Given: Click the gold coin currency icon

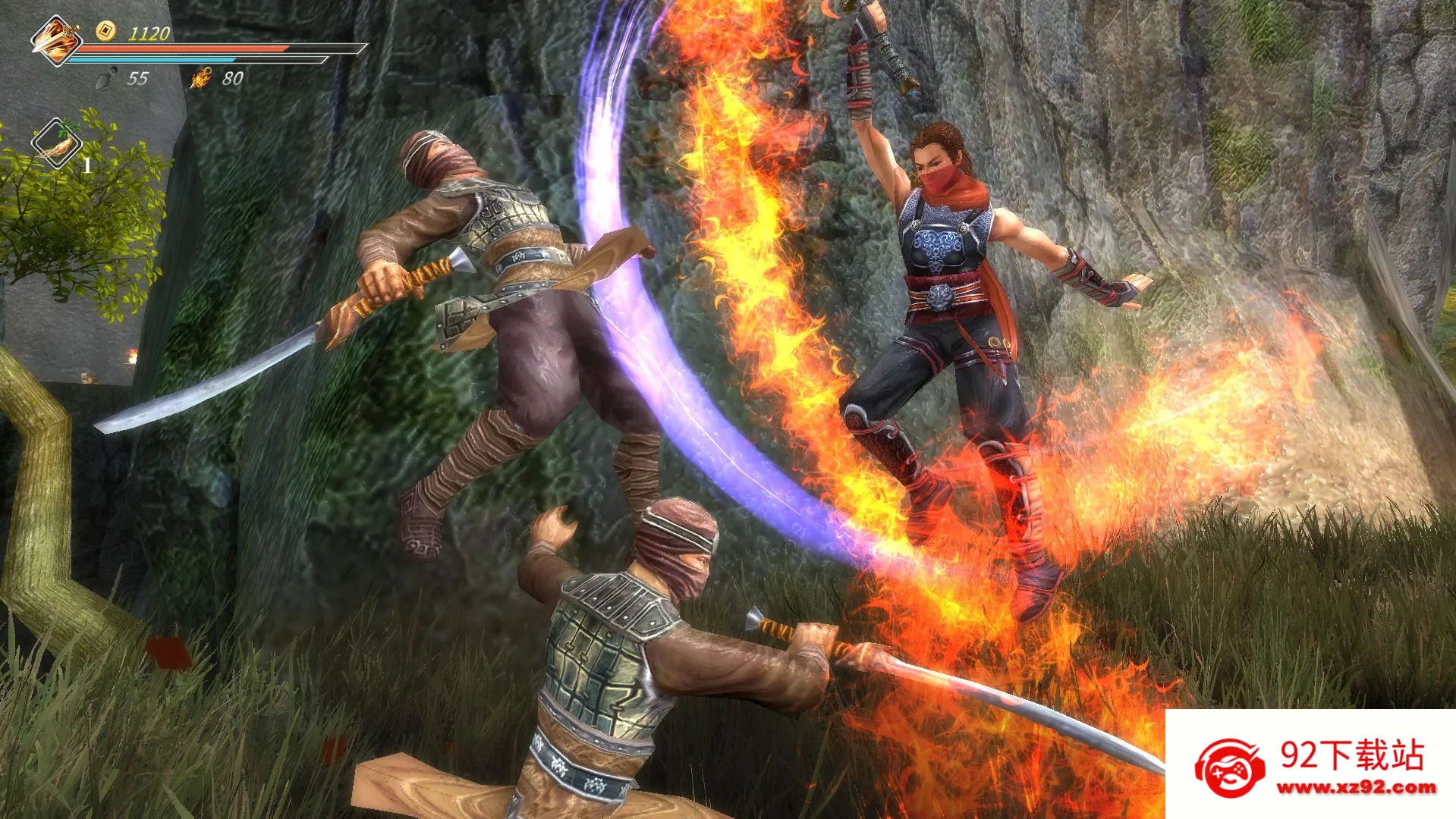Looking at the screenshot, I should (x=105, y=30).
